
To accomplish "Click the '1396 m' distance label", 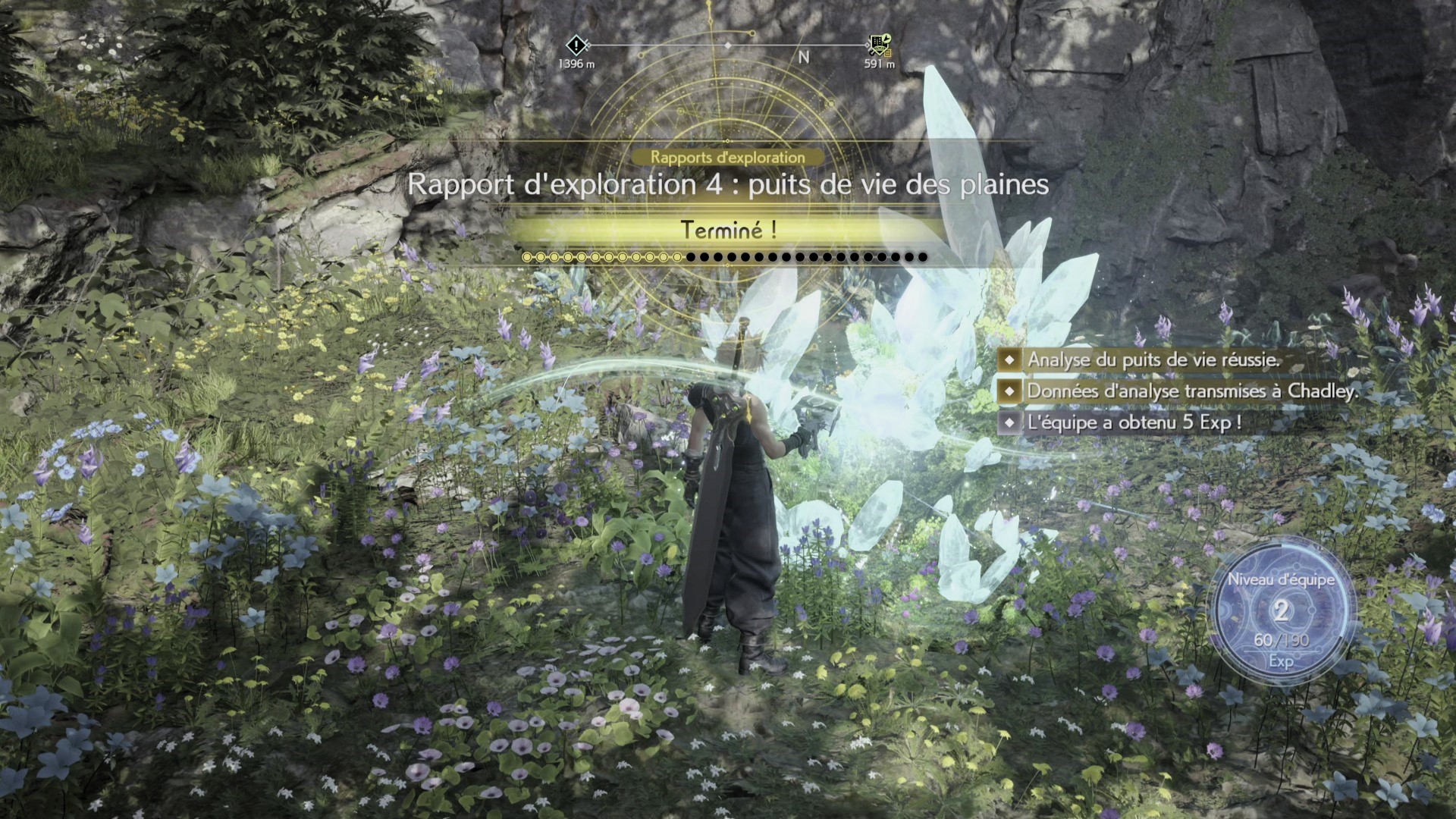I will click(x=576, y=64).
